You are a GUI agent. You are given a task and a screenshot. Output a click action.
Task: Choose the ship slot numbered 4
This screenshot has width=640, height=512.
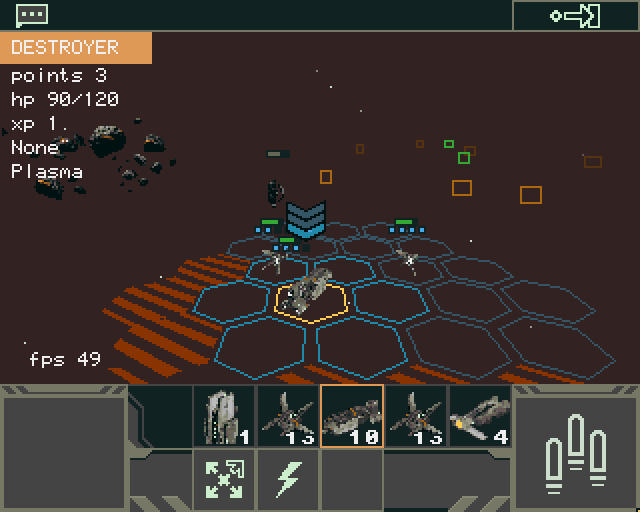pyautogui.click(x=479, y=416)
